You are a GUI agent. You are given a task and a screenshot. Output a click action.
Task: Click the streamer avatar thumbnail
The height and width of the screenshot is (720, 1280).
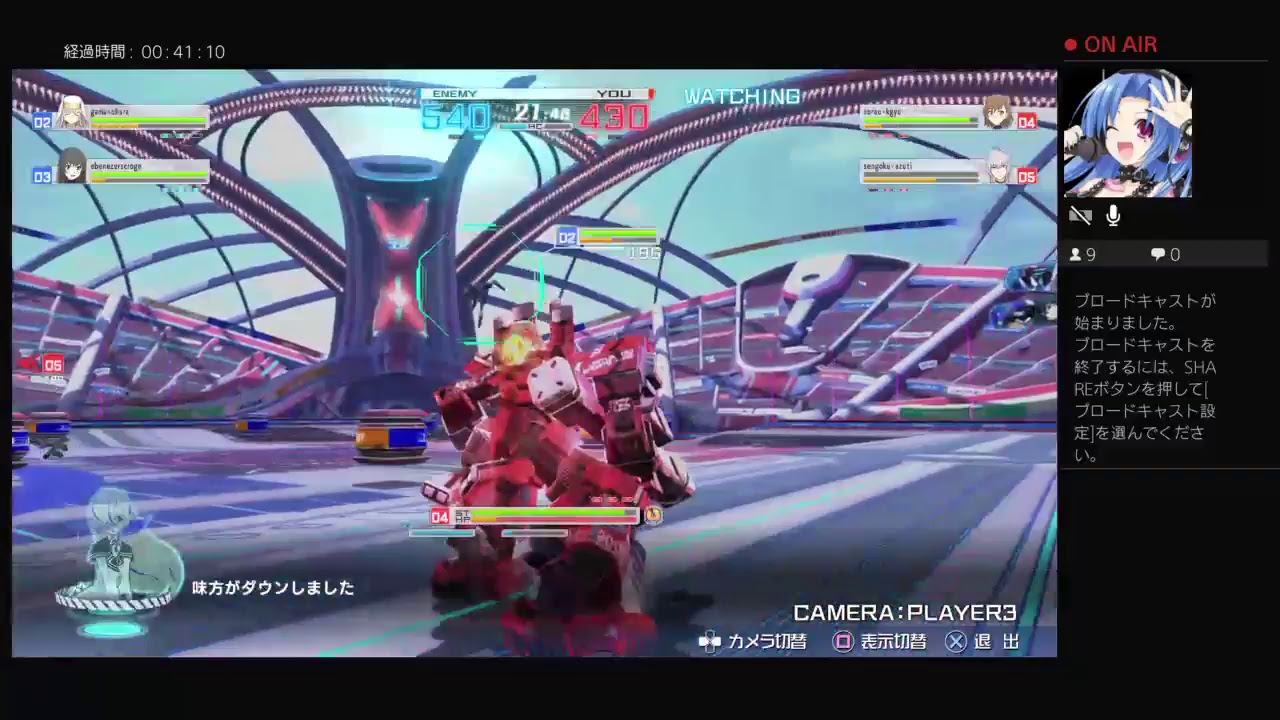click(1128, 133)
